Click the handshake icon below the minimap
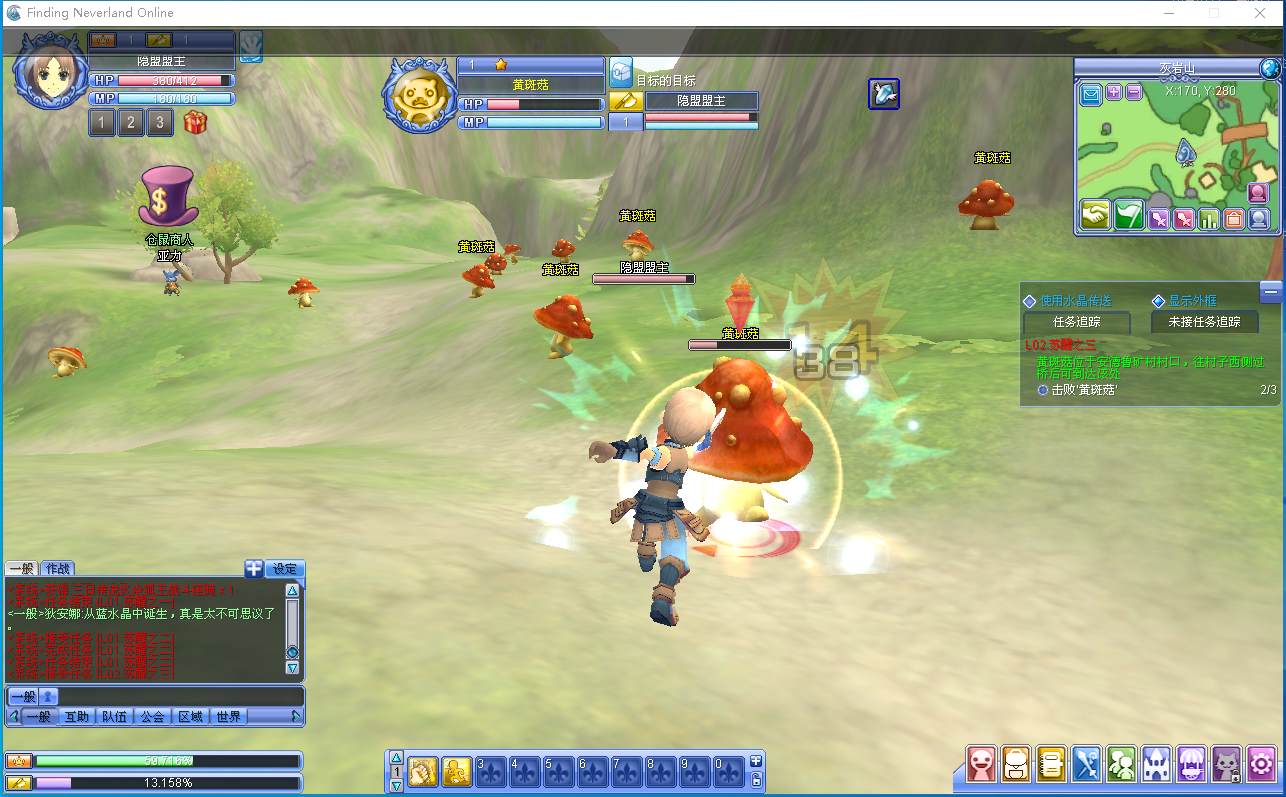 click(x=1096, y=216)
